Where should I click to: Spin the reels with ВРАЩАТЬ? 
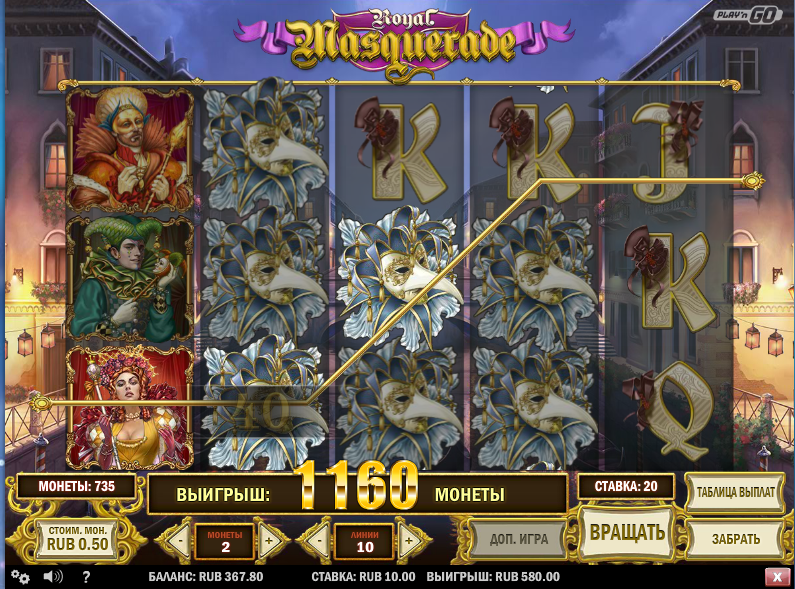[627, 532]
